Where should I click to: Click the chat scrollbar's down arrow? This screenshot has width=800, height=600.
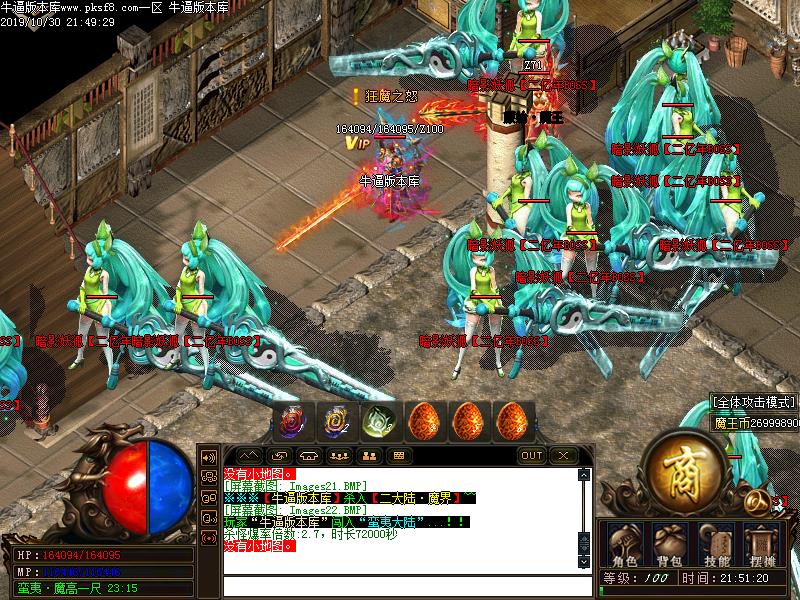[x=585, y=562]
